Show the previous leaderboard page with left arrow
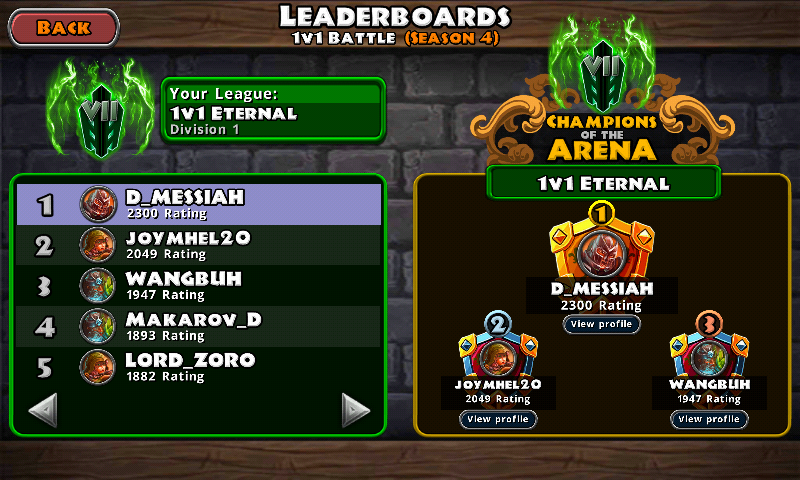The image size is (800, 480). pyautogui.click(x=43, y=409)
